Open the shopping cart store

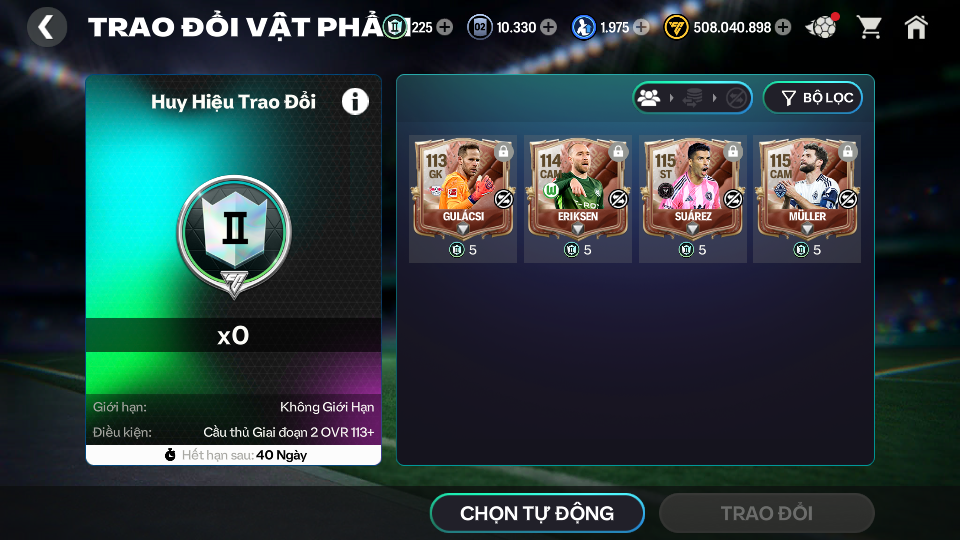[869, 27]
